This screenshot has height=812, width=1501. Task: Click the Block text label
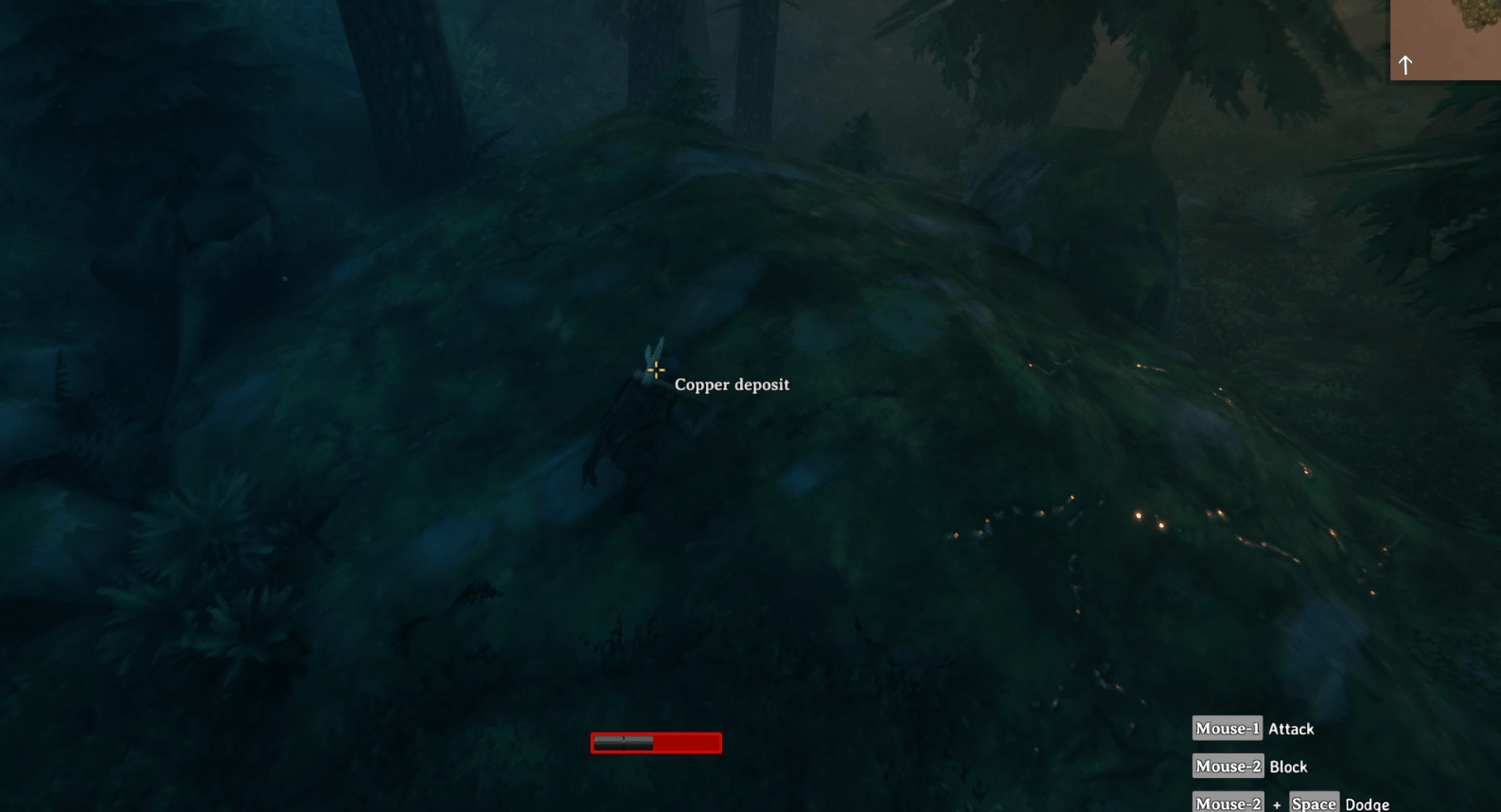tap(1288, 767)
